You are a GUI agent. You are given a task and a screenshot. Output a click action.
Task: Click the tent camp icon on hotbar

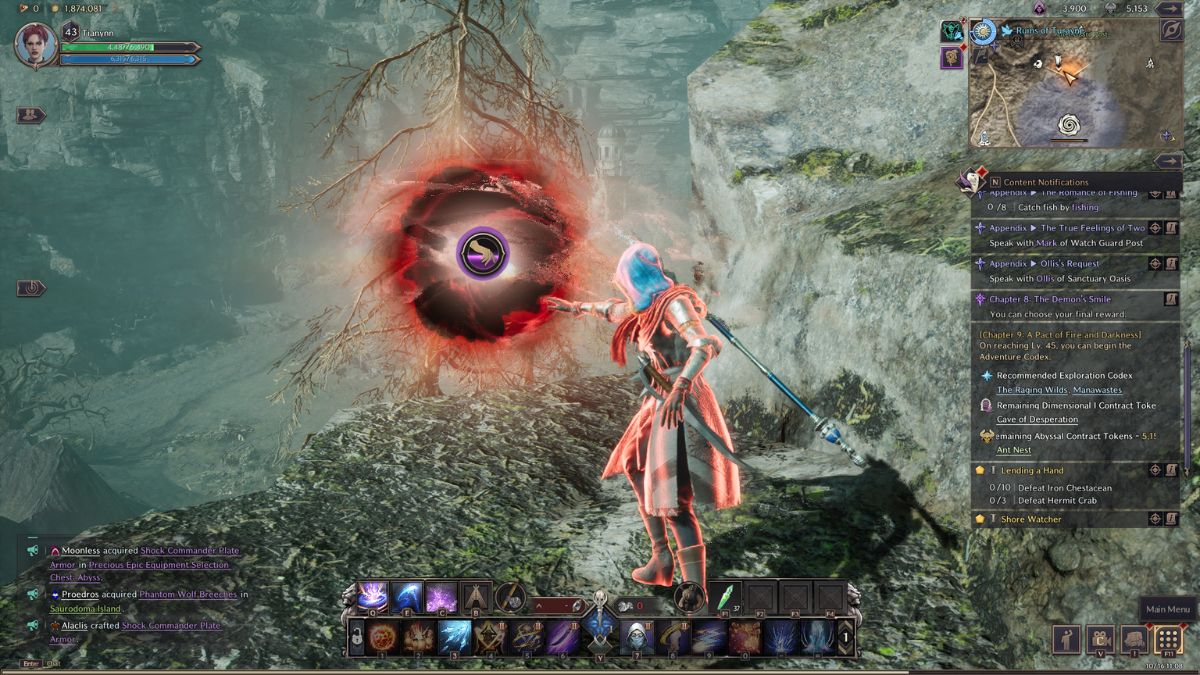point(476,597)
